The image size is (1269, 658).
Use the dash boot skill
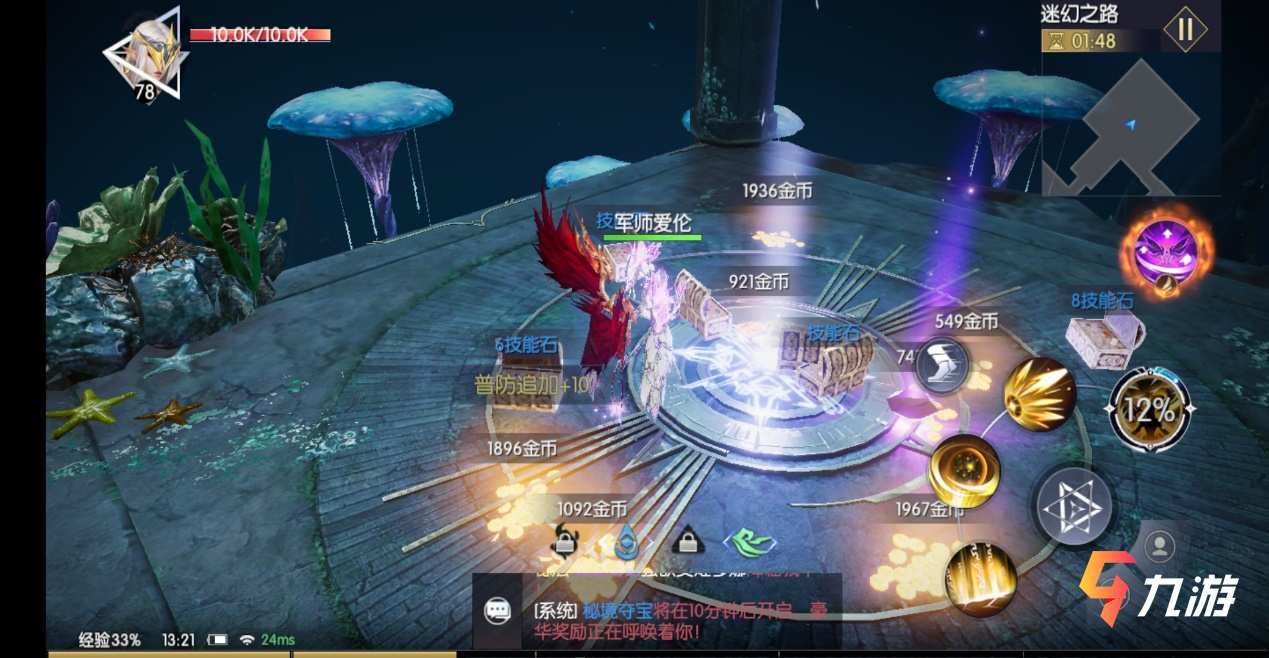point(942,363)
